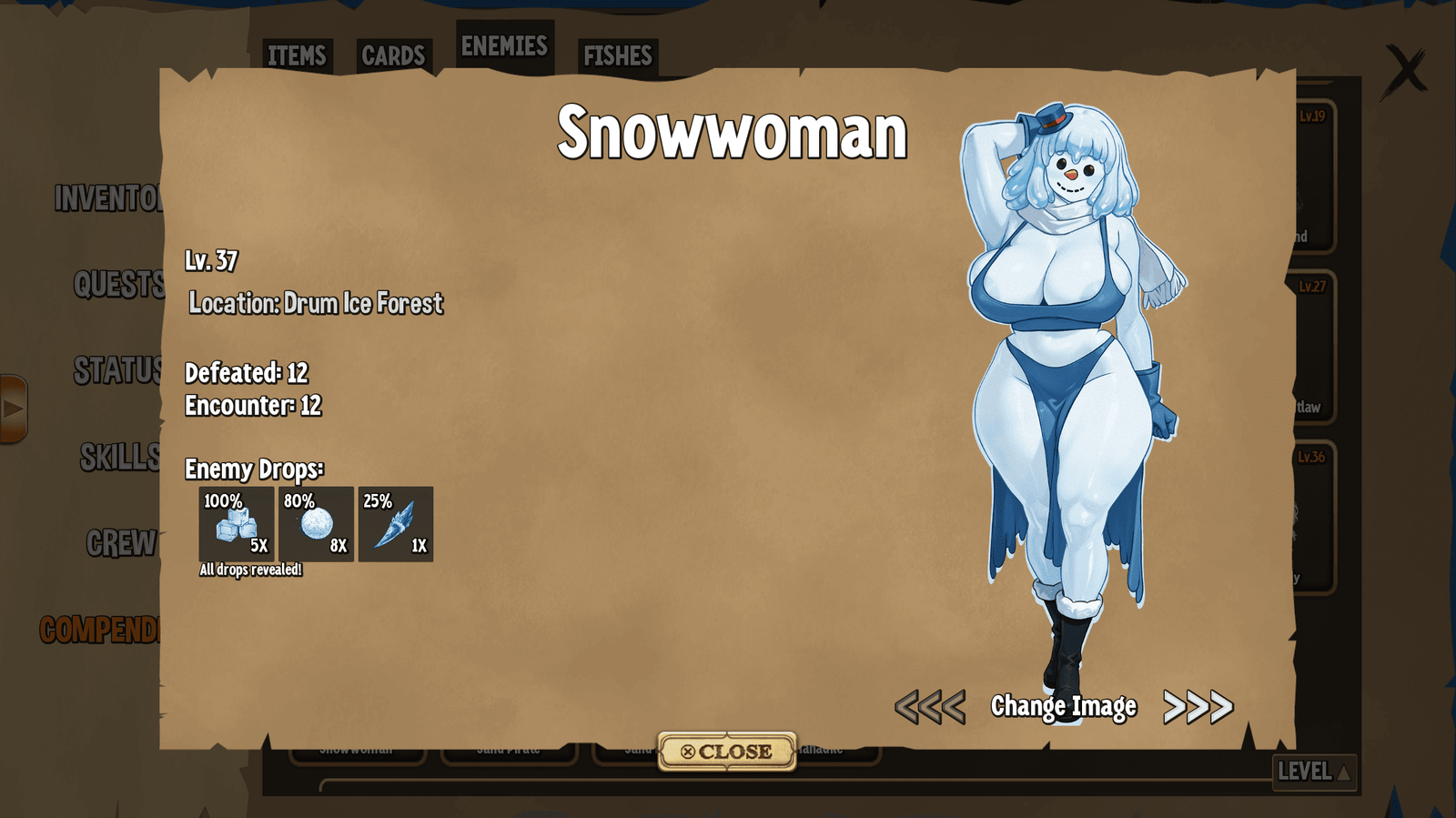Click the black X at top right
This screenshot has height=818, width=1456.
point(1405,70)
